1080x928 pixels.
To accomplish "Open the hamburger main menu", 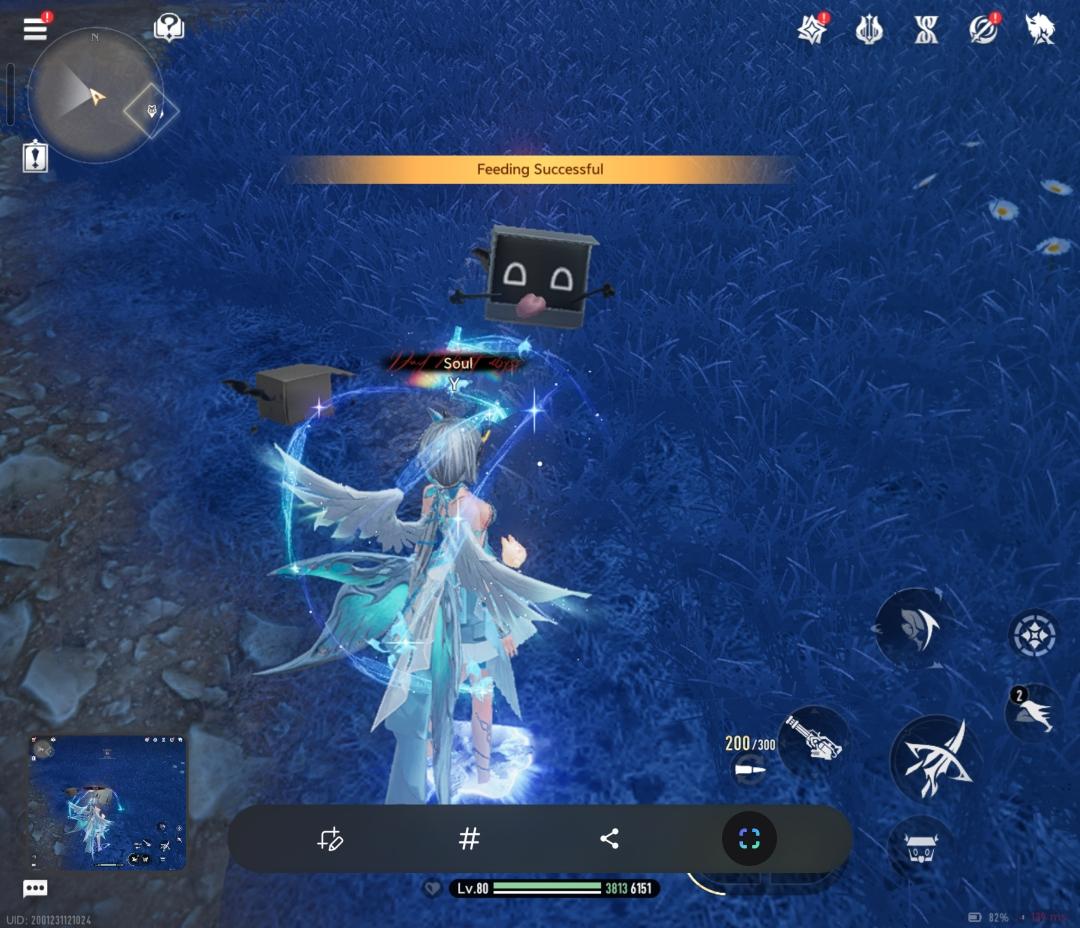I will pyautogui.click(x=35, y=28).
